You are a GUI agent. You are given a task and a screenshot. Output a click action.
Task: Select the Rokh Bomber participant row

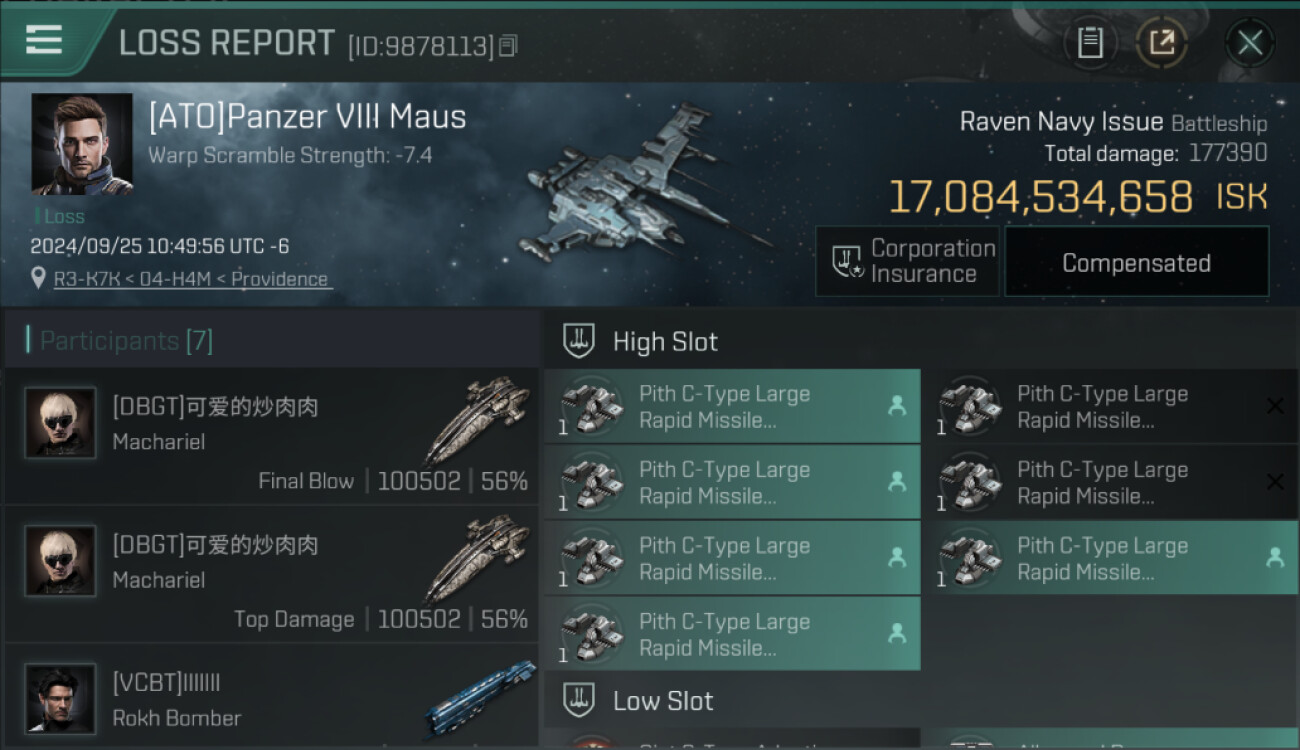click(x=271, y=698)
